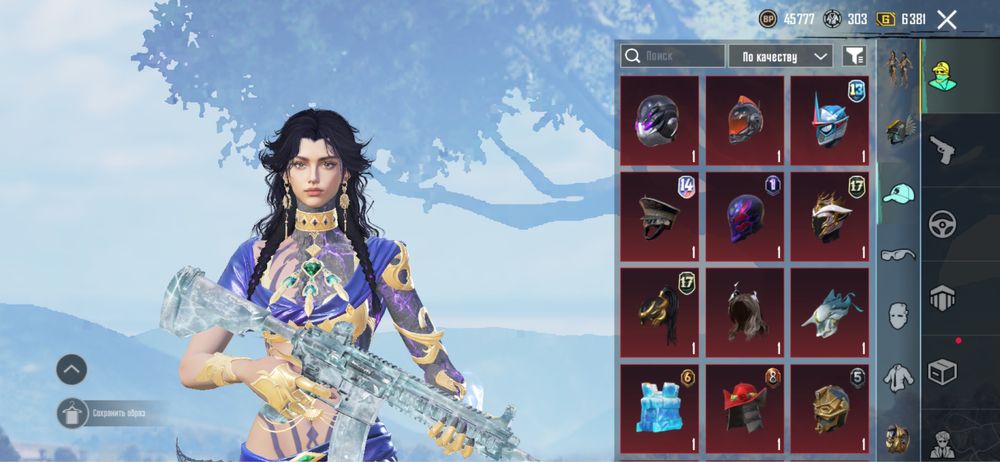
Task: Pick the purple and red helmet marked 1
Action: 744,216
